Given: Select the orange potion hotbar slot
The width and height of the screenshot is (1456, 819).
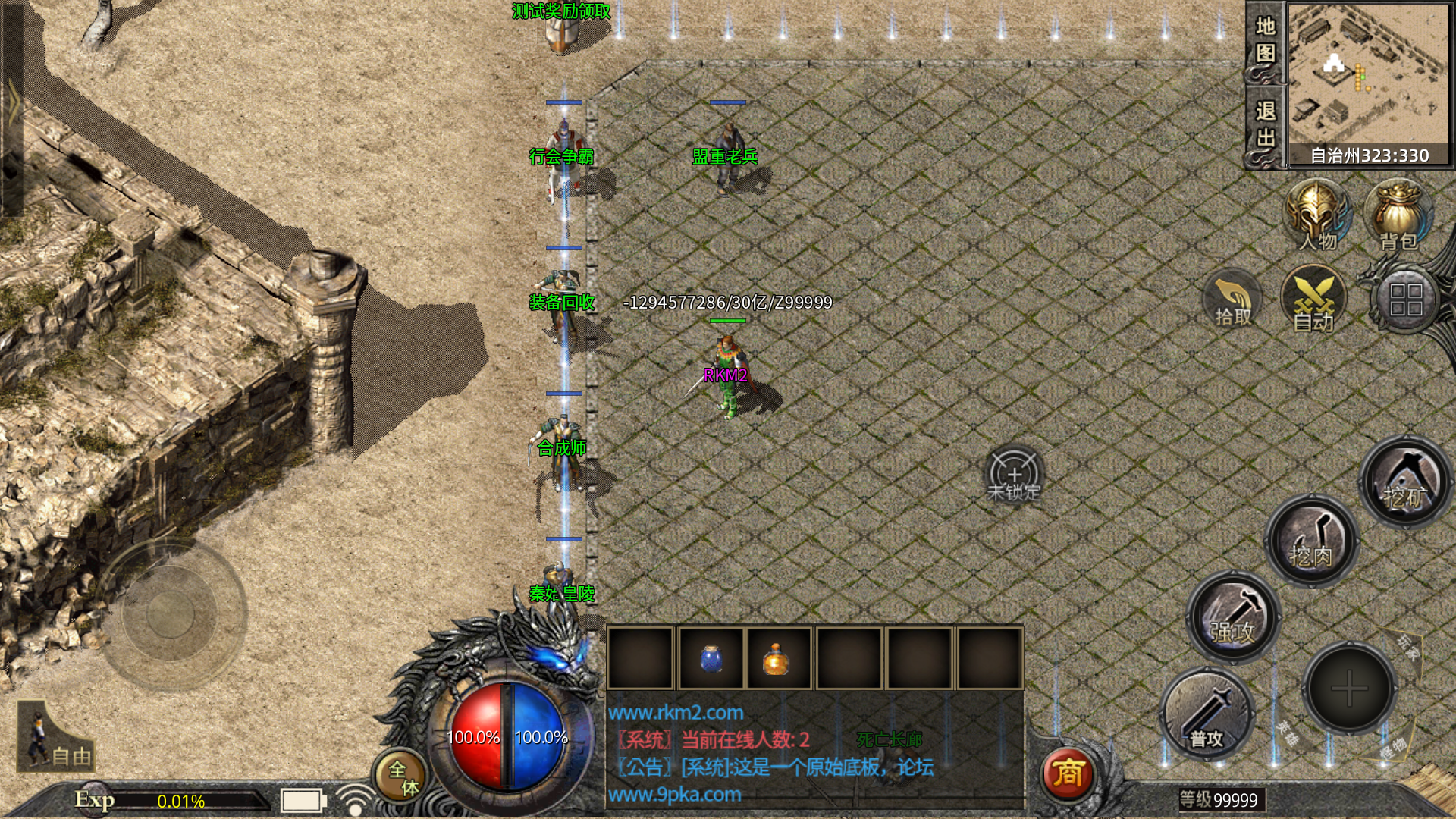Looking at the screenshot, I should tap(777, 657).
